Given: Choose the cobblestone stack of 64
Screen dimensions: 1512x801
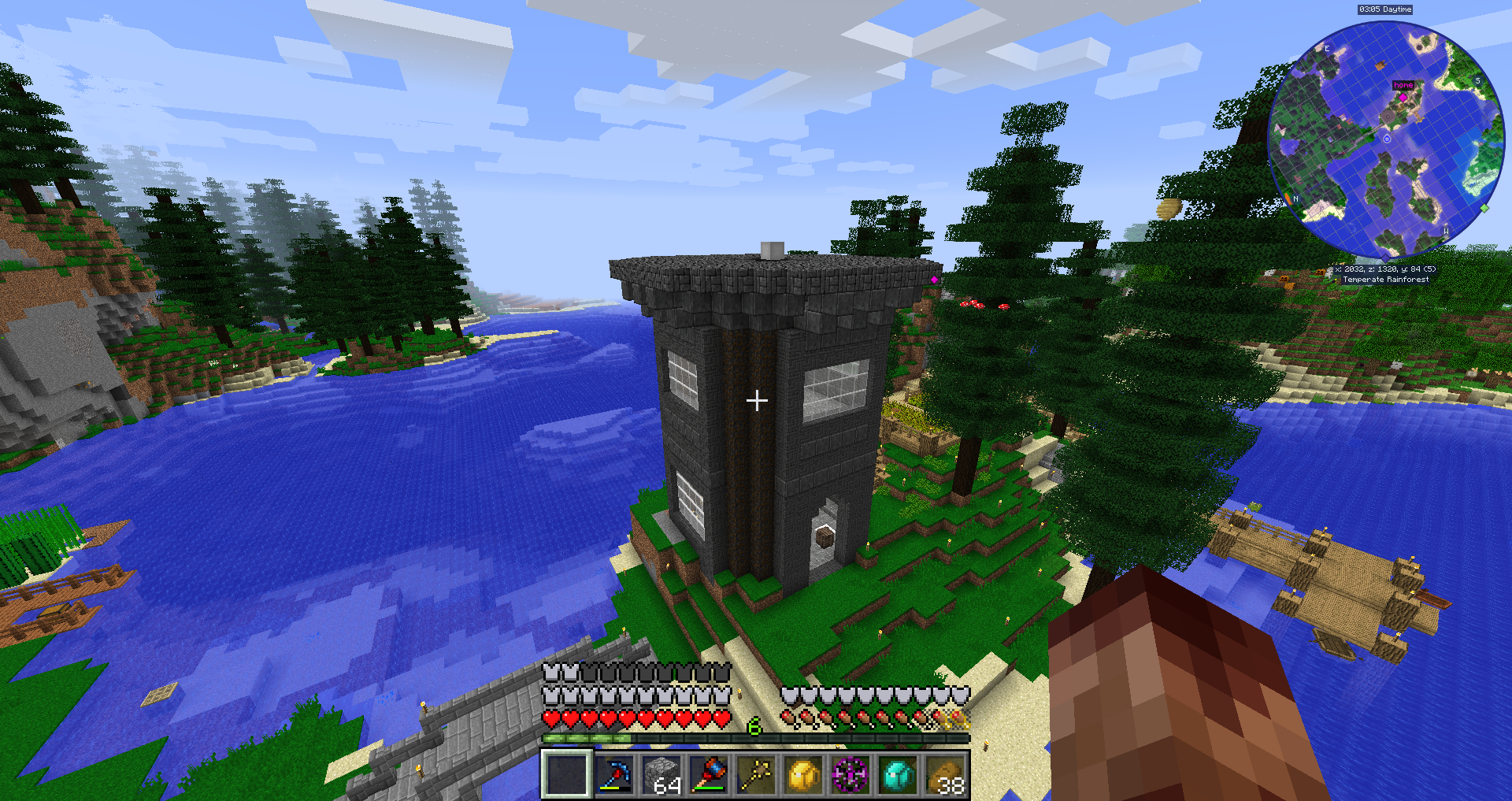Looking at the screenshot, I should [x=661, y=774].
